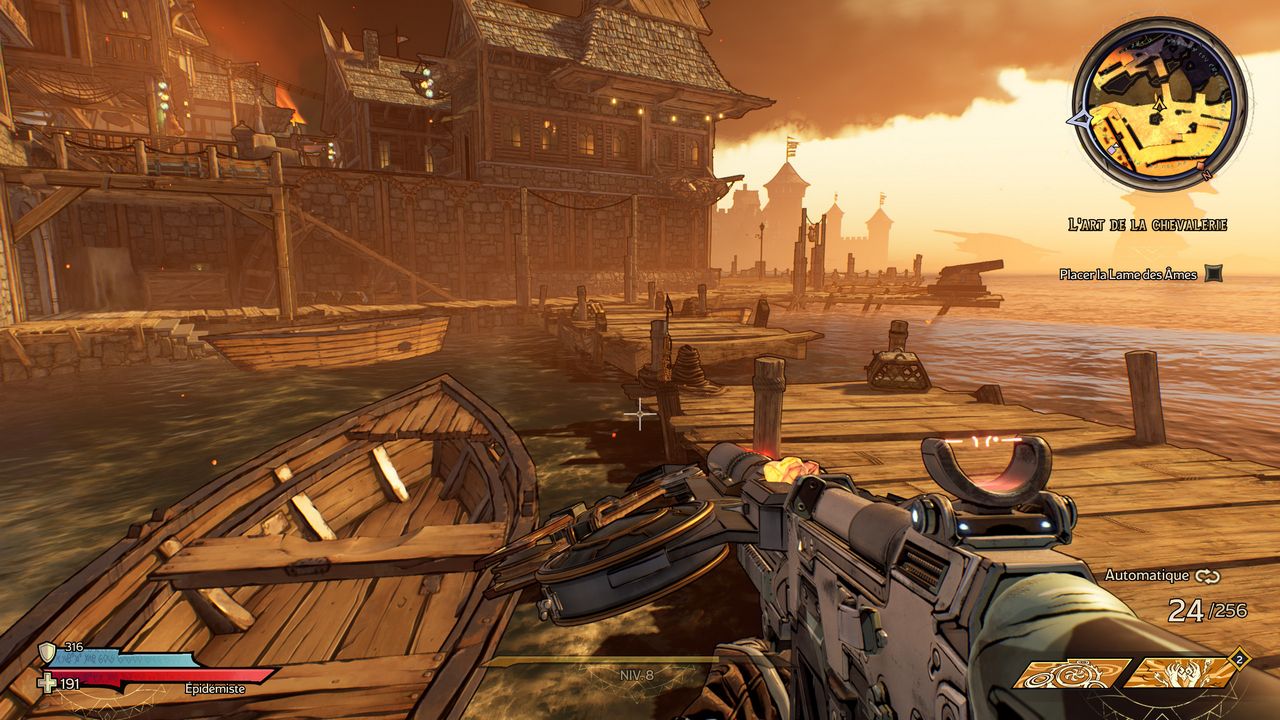Viewport: 1280px width, 720px height.
Task: Click the health cross icon beside 191
Action: pos(46,683)
